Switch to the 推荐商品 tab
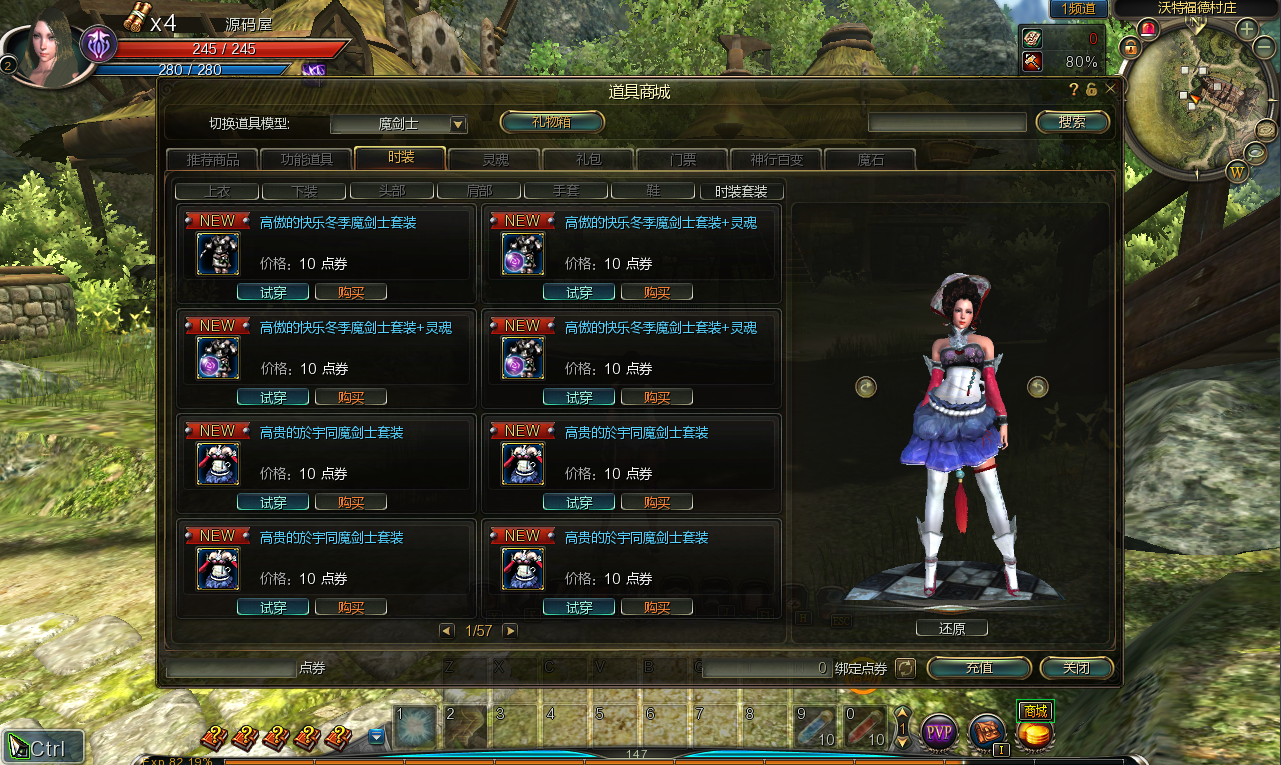 click(x=212, y=159)
